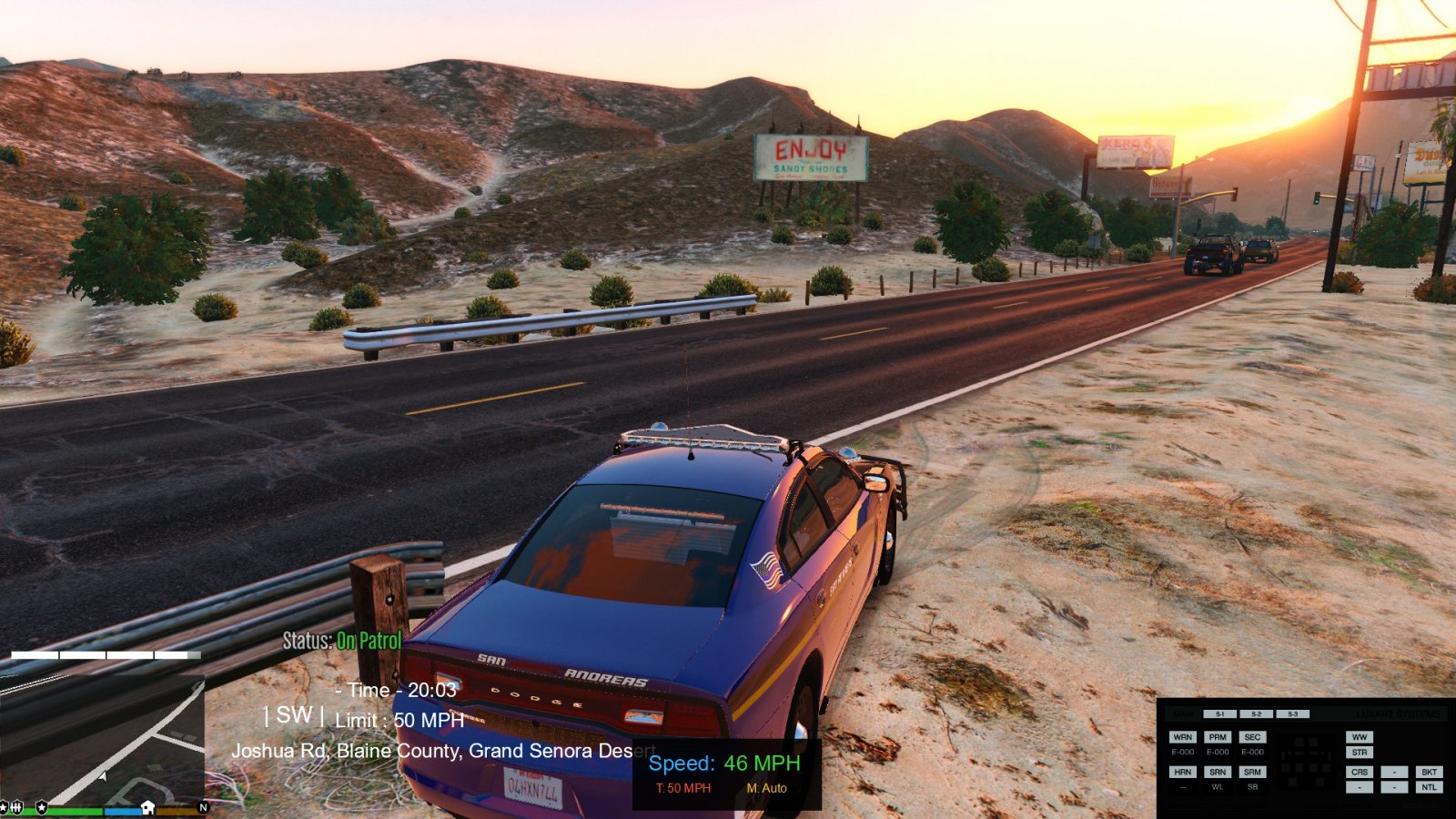Sound the HRN horn button
This screenshot has height=819, width=1456.
coord(1182,772)
